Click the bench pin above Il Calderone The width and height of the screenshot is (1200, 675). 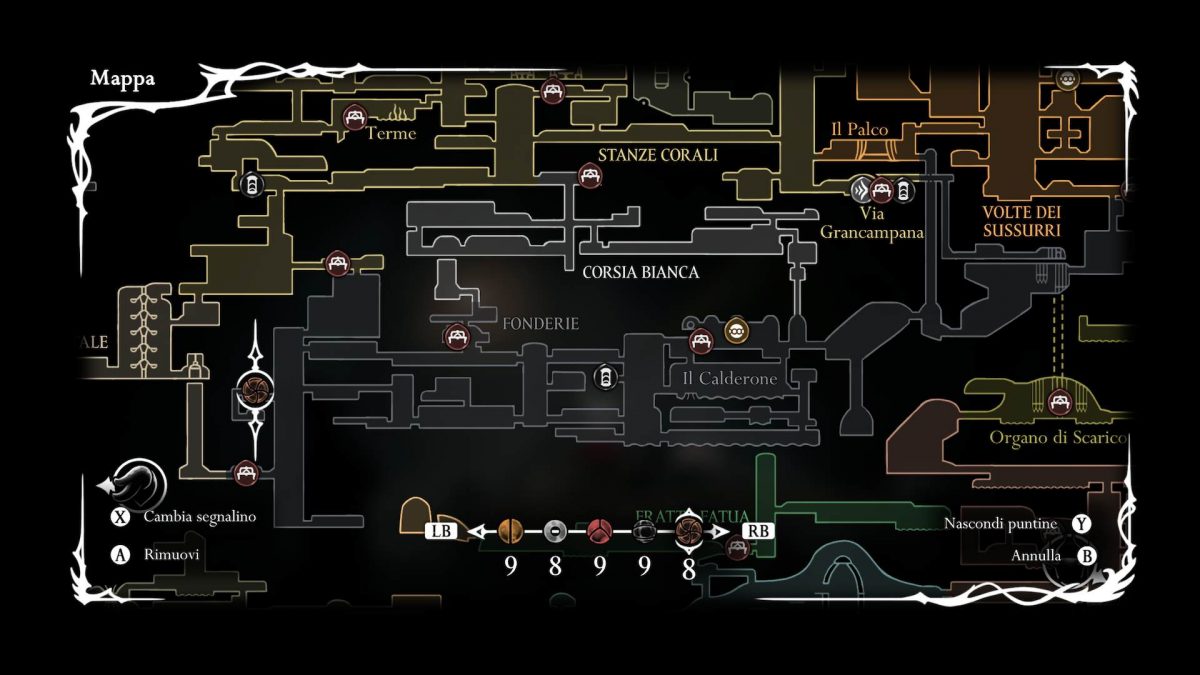[702, 341]
